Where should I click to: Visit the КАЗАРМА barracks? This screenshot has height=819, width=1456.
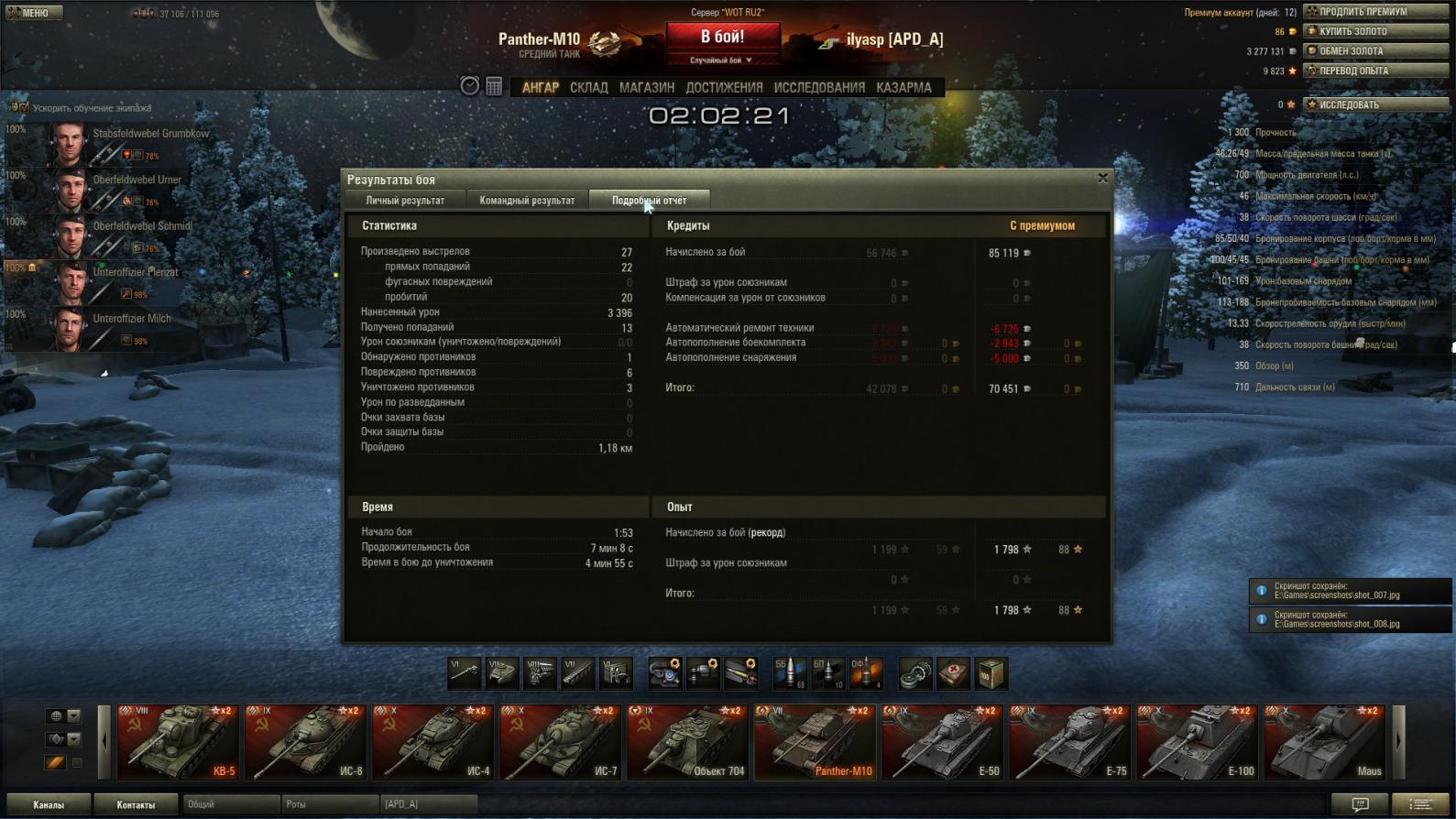tap(903, 88)
